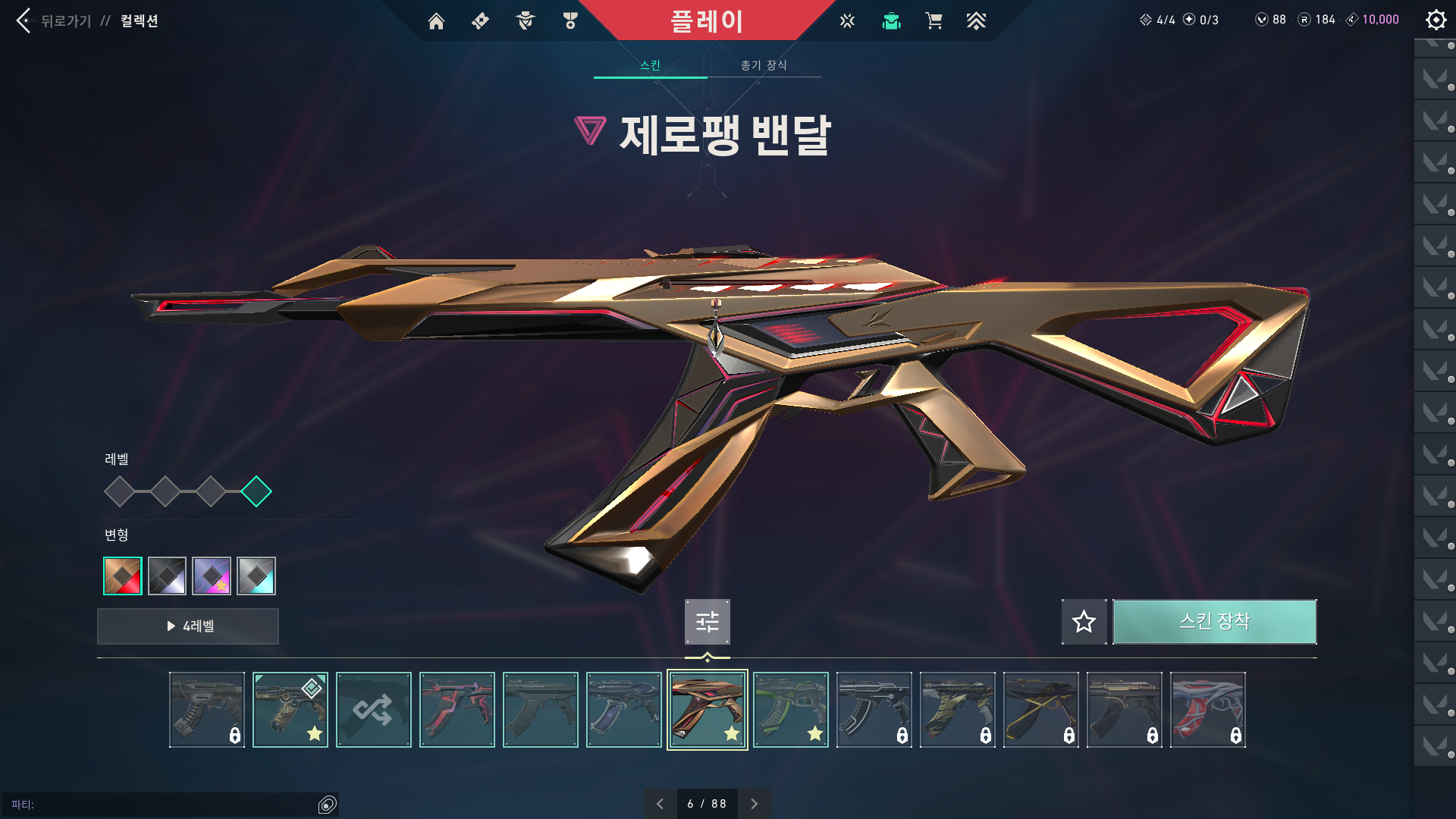
Task: Select the green Vandal skin thumbnail
Action: (791, 710)
